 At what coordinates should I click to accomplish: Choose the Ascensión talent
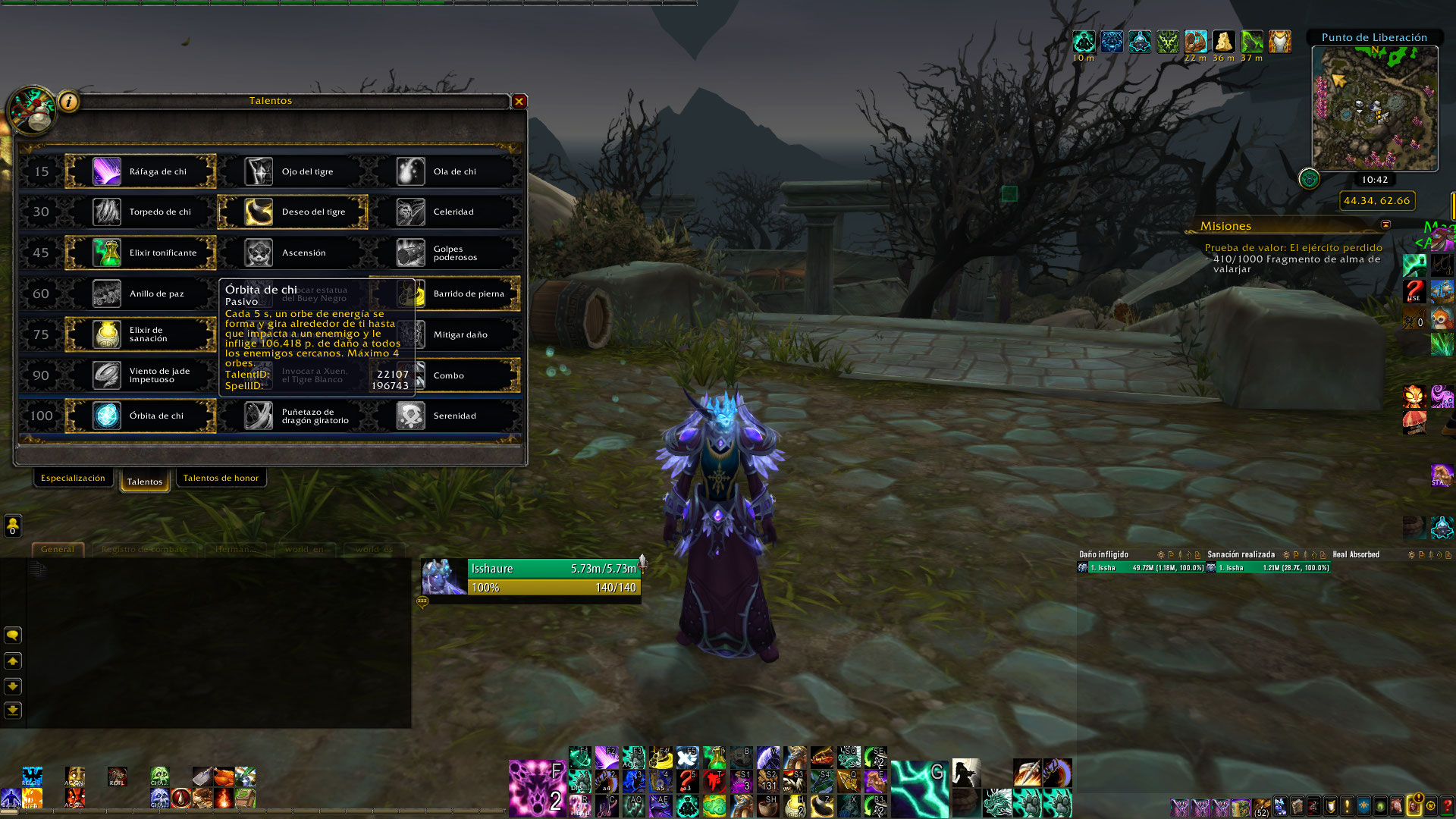[293, 253]
